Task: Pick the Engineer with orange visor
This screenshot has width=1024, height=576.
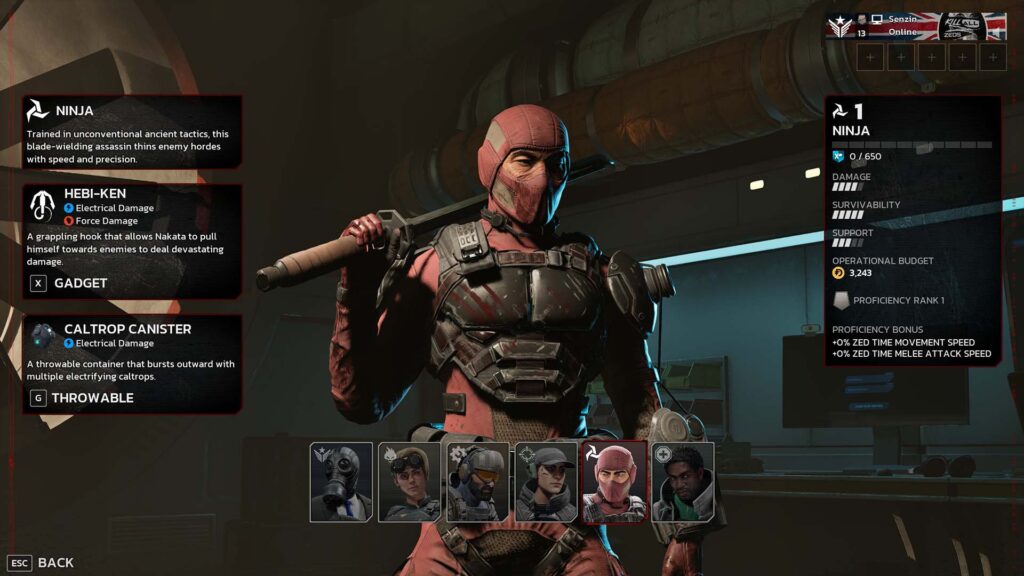Action: [477, 482]
